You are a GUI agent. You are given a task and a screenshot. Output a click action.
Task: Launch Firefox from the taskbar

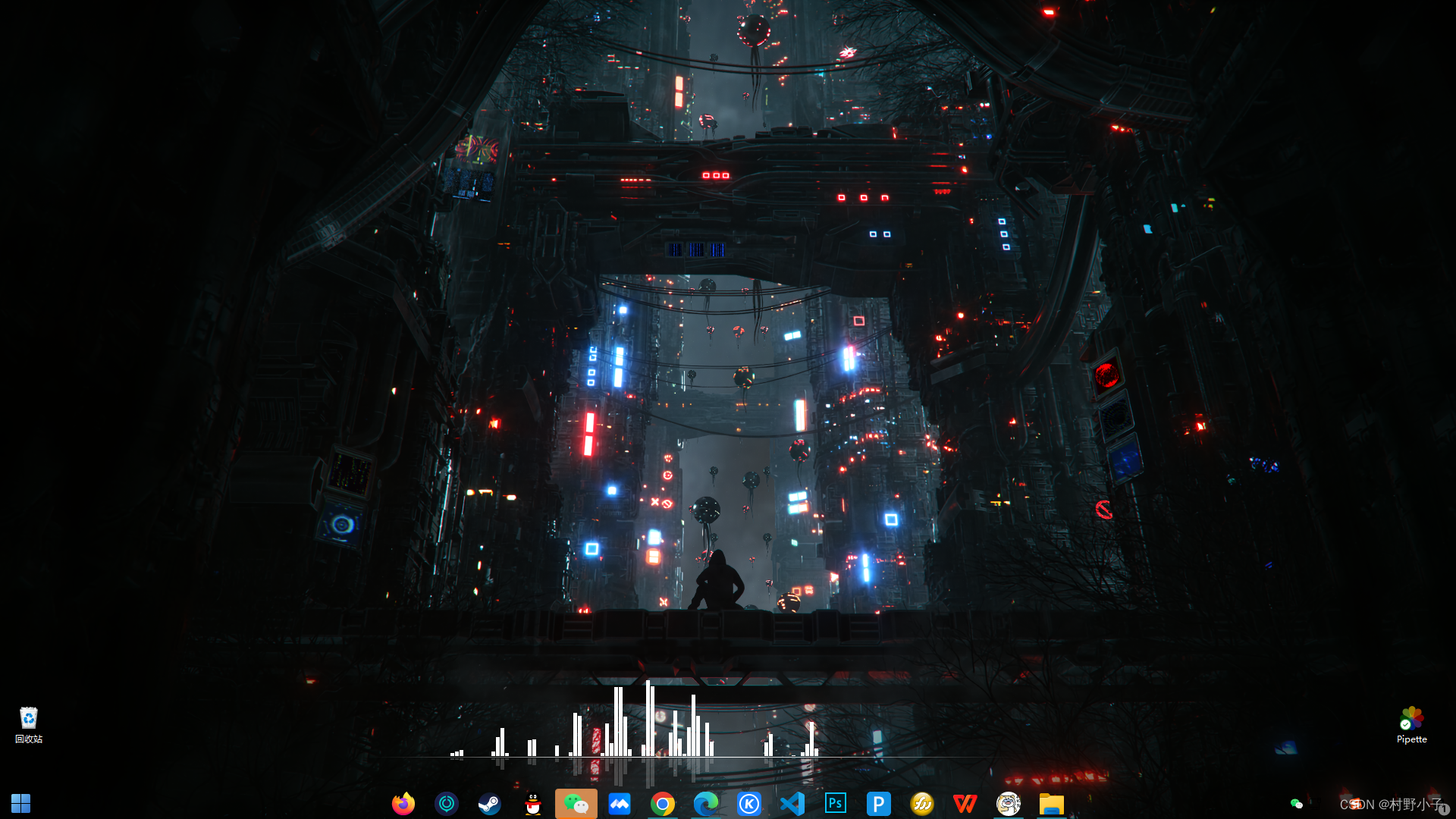coord(403,803)
